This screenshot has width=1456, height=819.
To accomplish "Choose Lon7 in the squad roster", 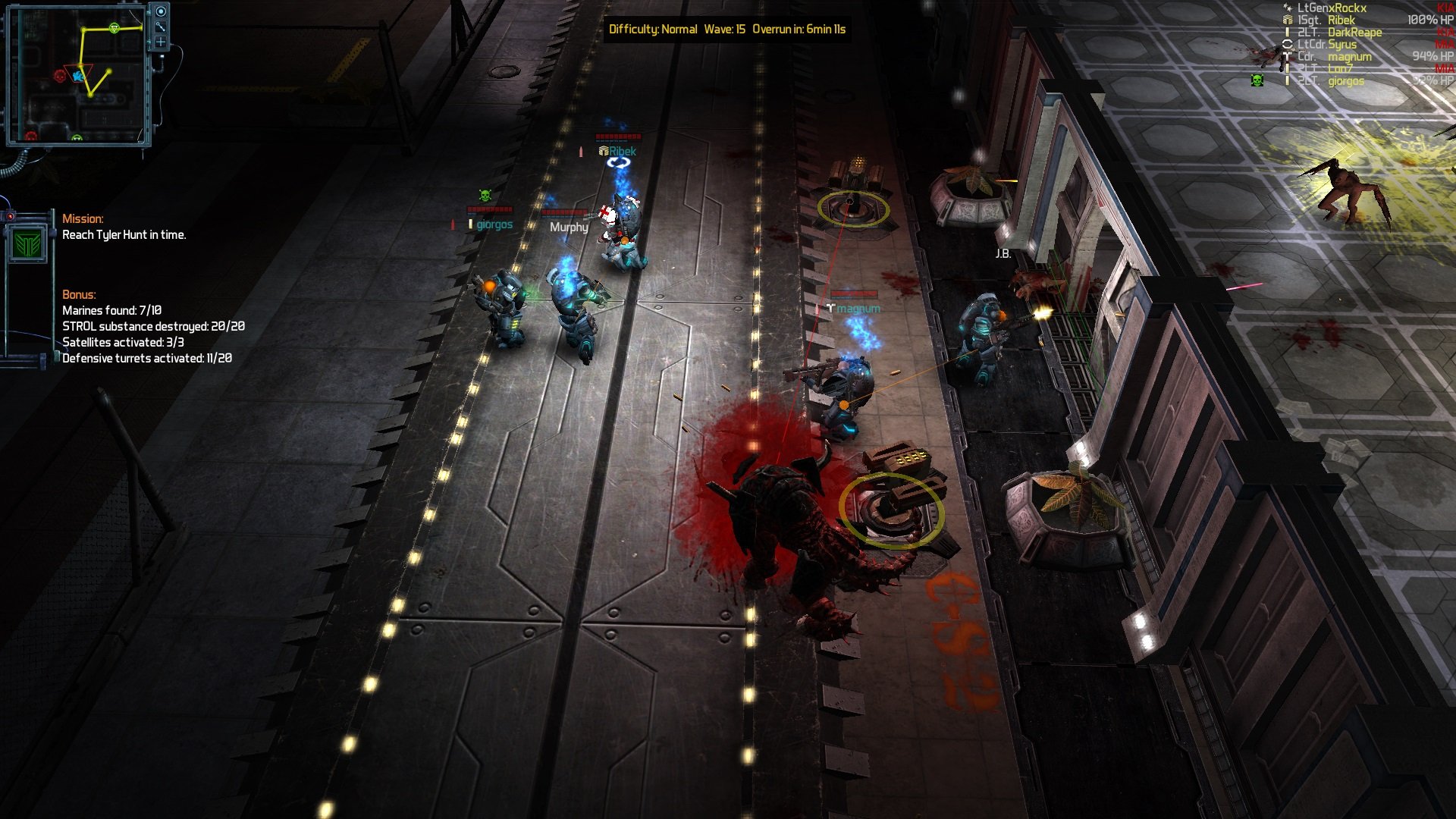I will pyautogui.click(x=1340, y=69).
